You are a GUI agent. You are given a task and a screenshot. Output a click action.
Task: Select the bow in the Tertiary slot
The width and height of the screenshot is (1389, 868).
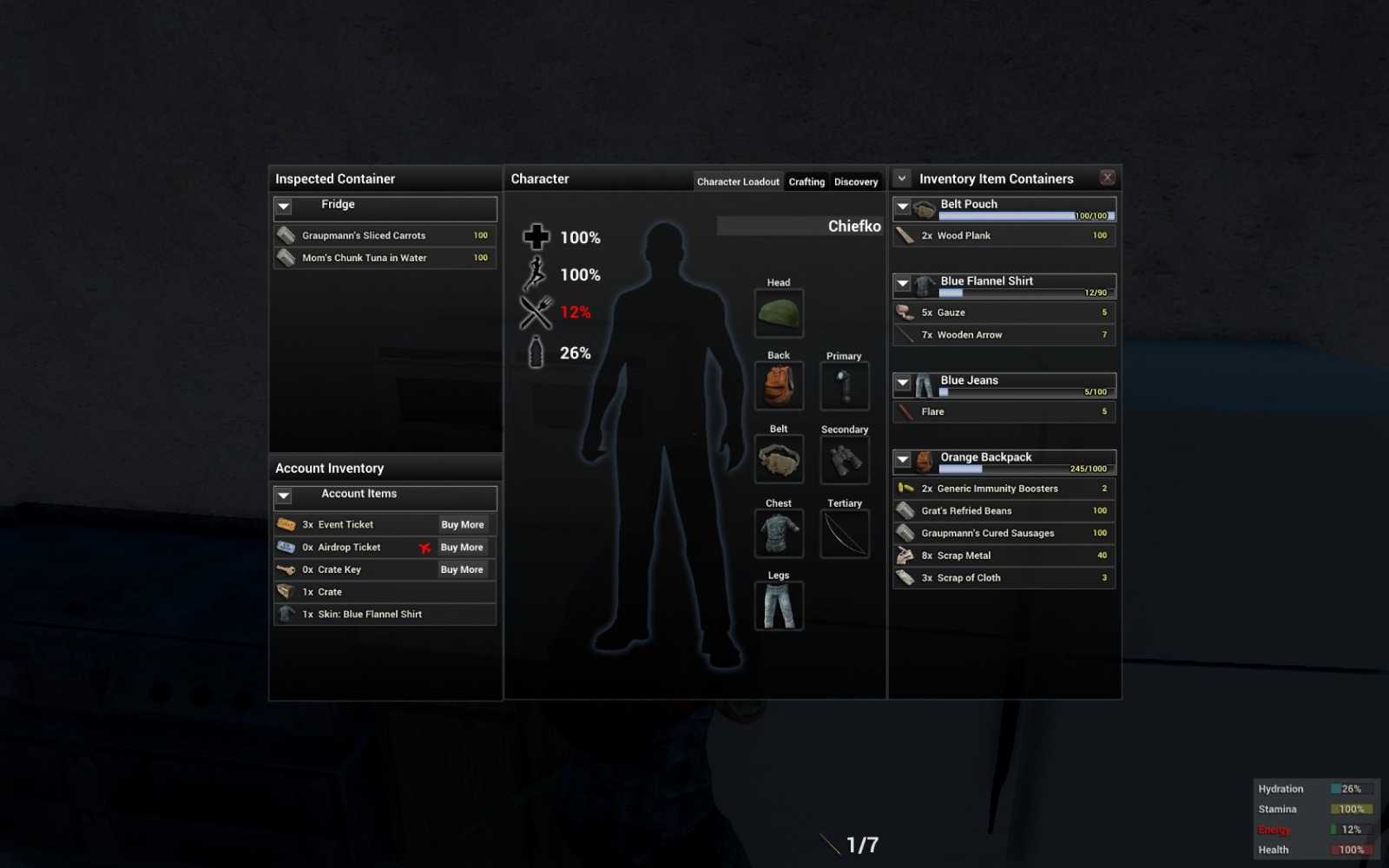point(844,533)
